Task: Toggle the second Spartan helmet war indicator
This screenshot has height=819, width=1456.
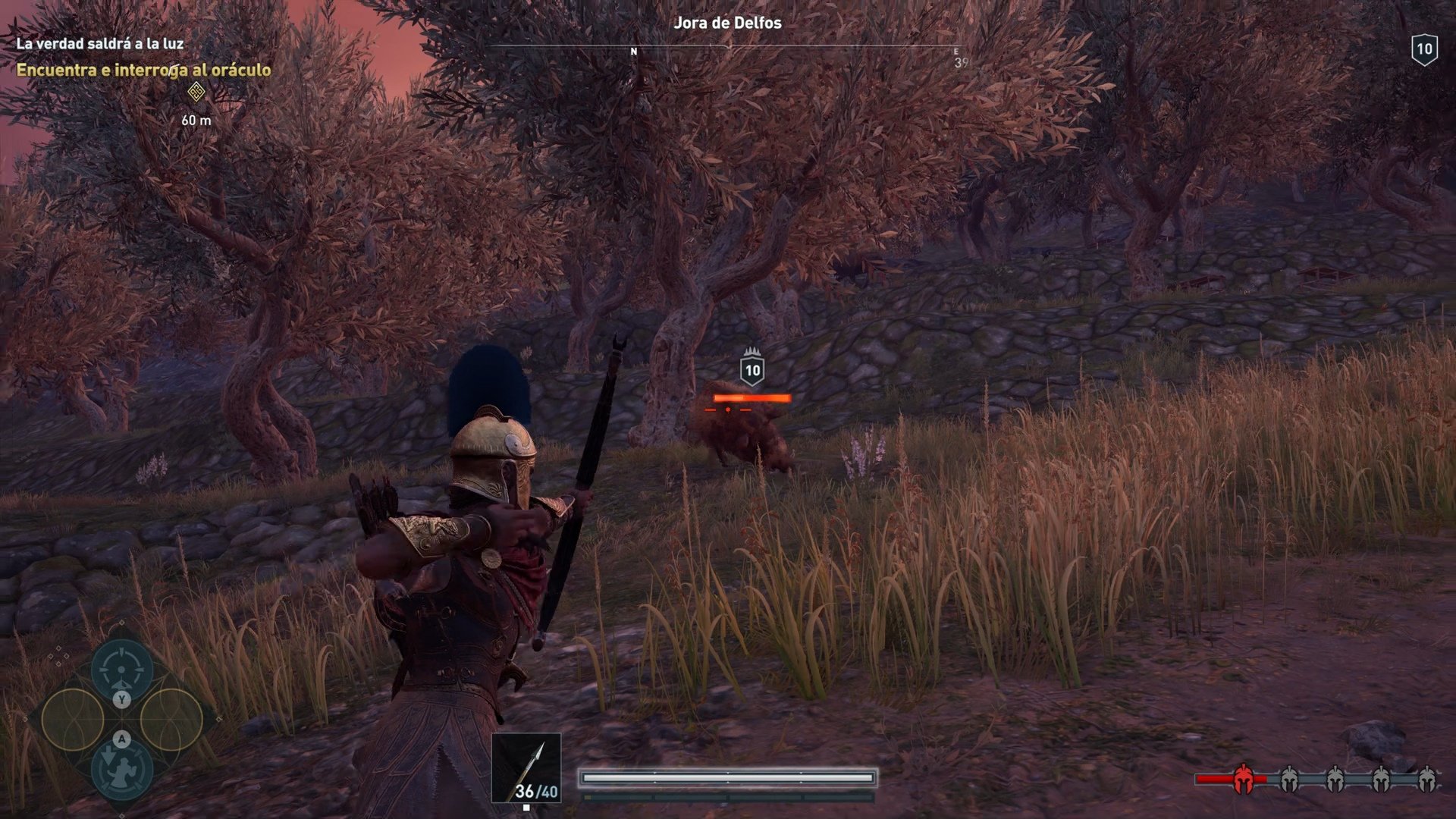Action: (x=1288, y=778)
